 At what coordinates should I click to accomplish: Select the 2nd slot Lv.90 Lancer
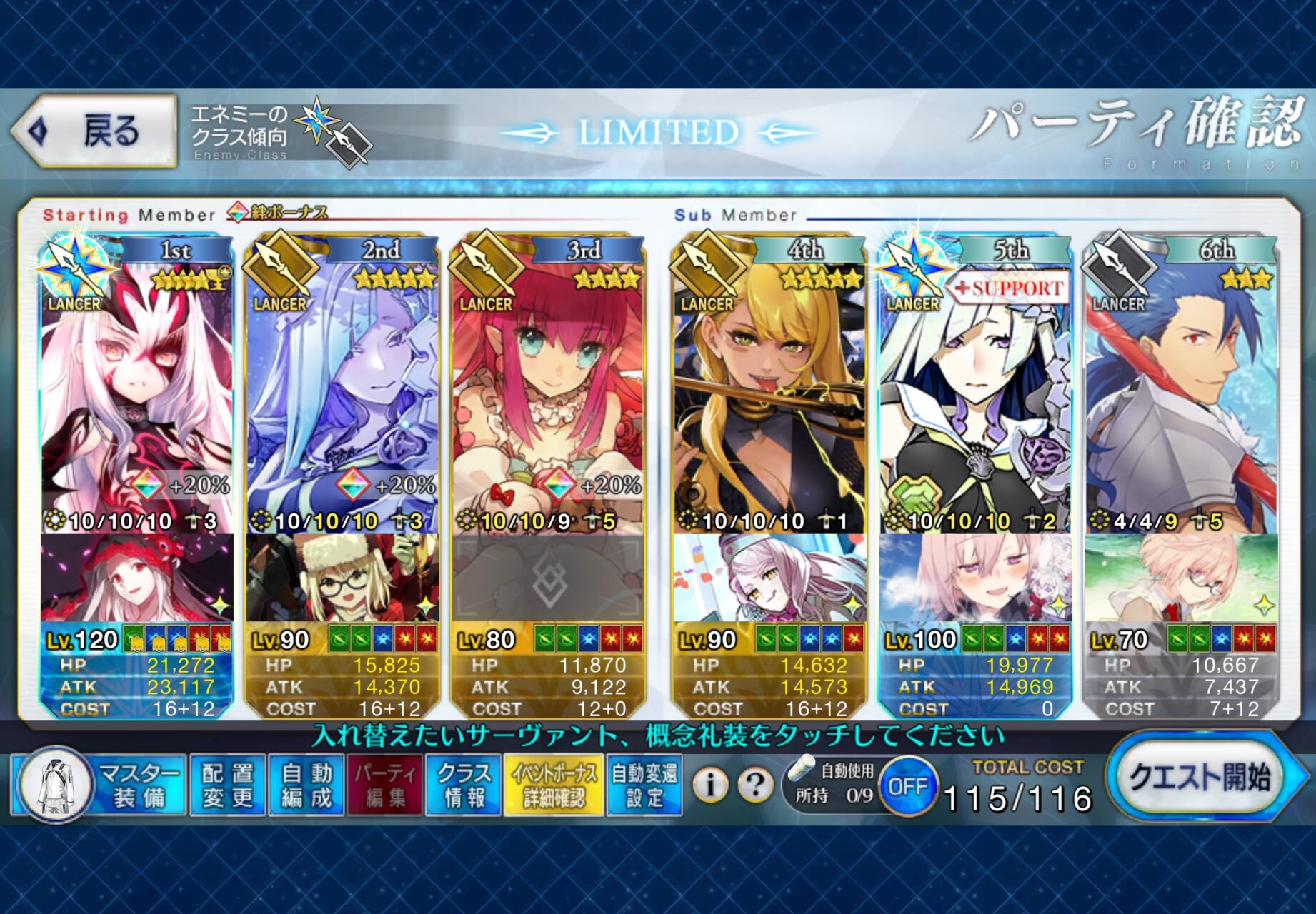tap(342, 386)
